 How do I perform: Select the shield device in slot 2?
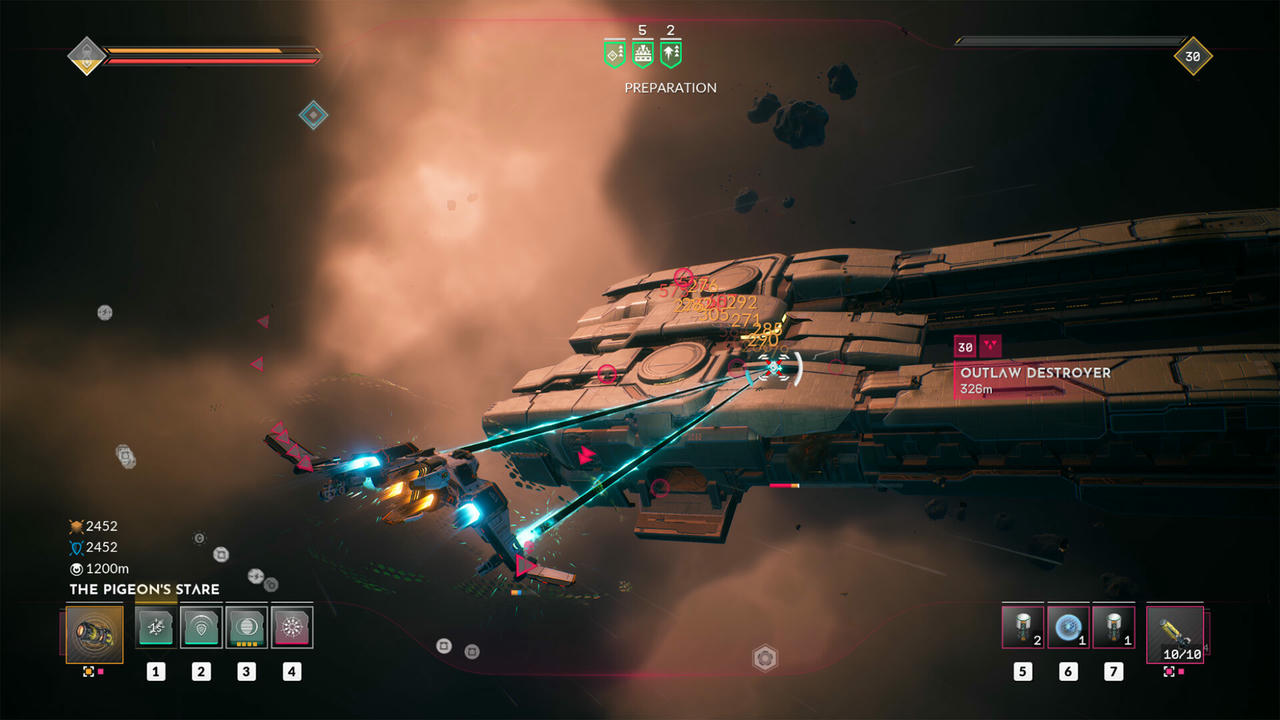point(201,627)
